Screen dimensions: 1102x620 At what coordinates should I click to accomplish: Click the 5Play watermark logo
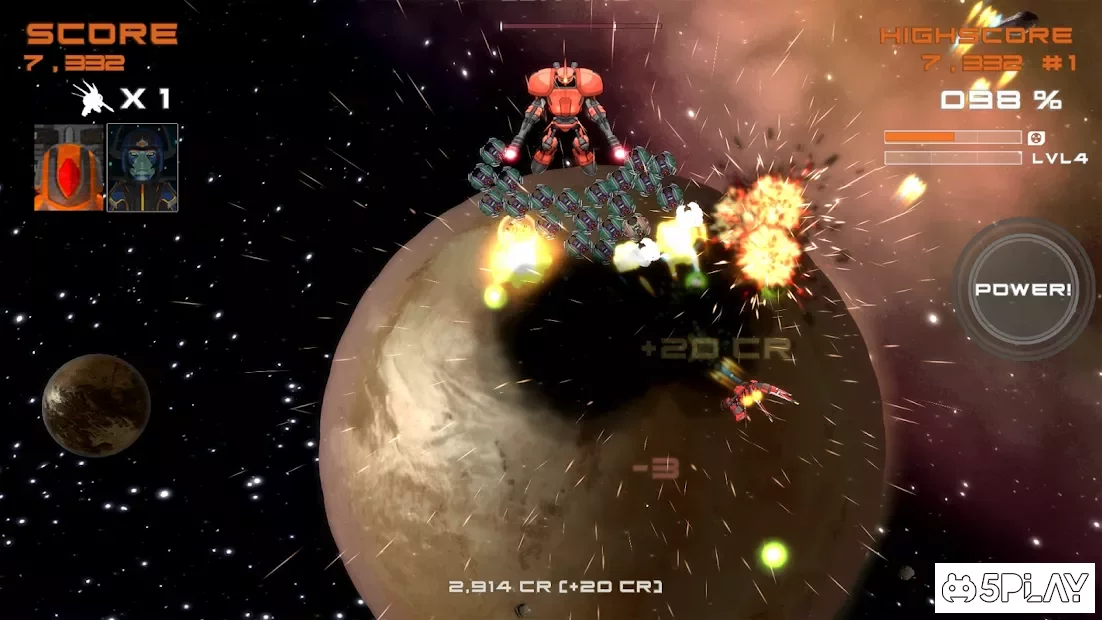(1014, 588)
